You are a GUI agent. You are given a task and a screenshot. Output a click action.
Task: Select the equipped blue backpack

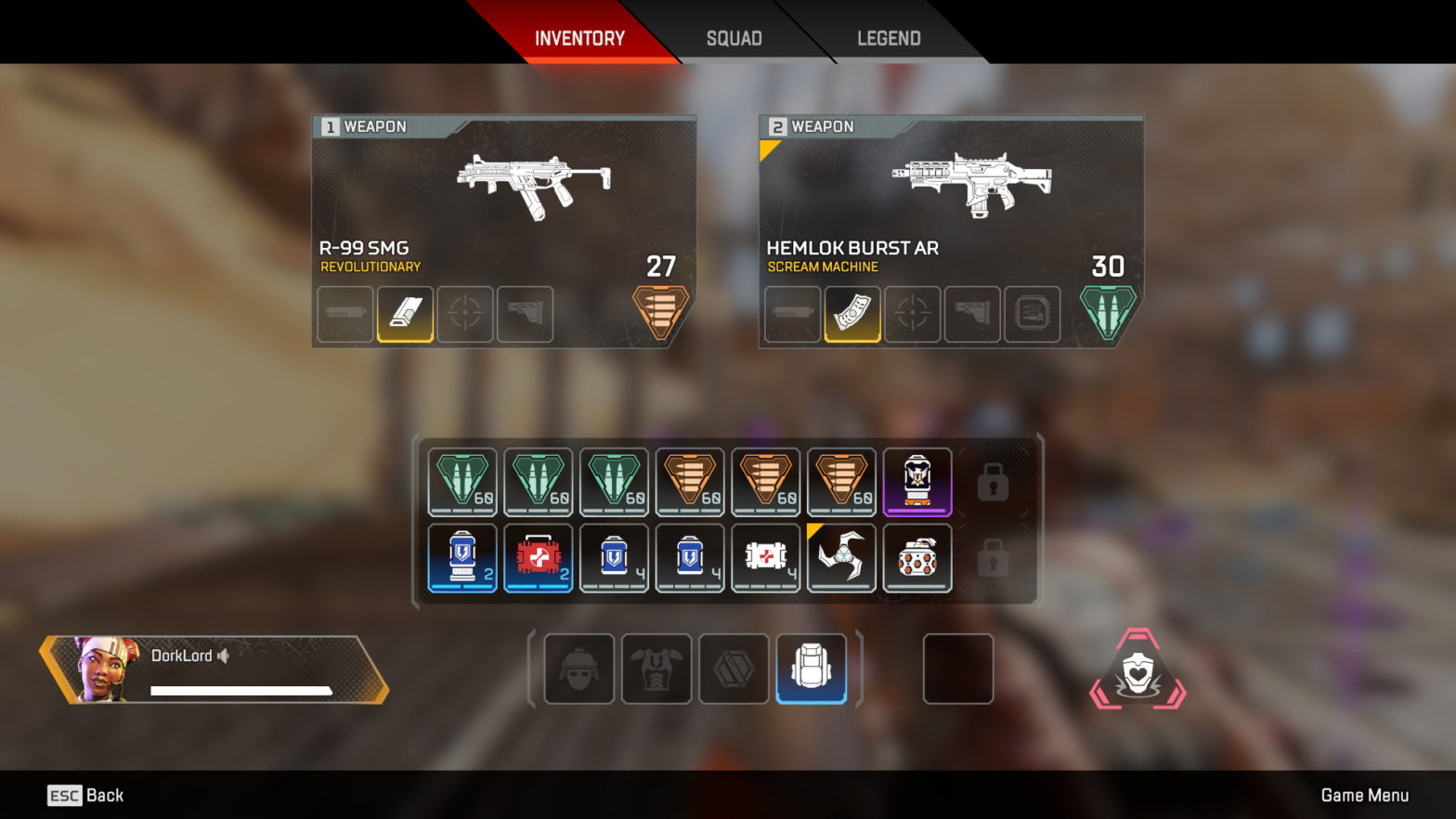(813, 669)
